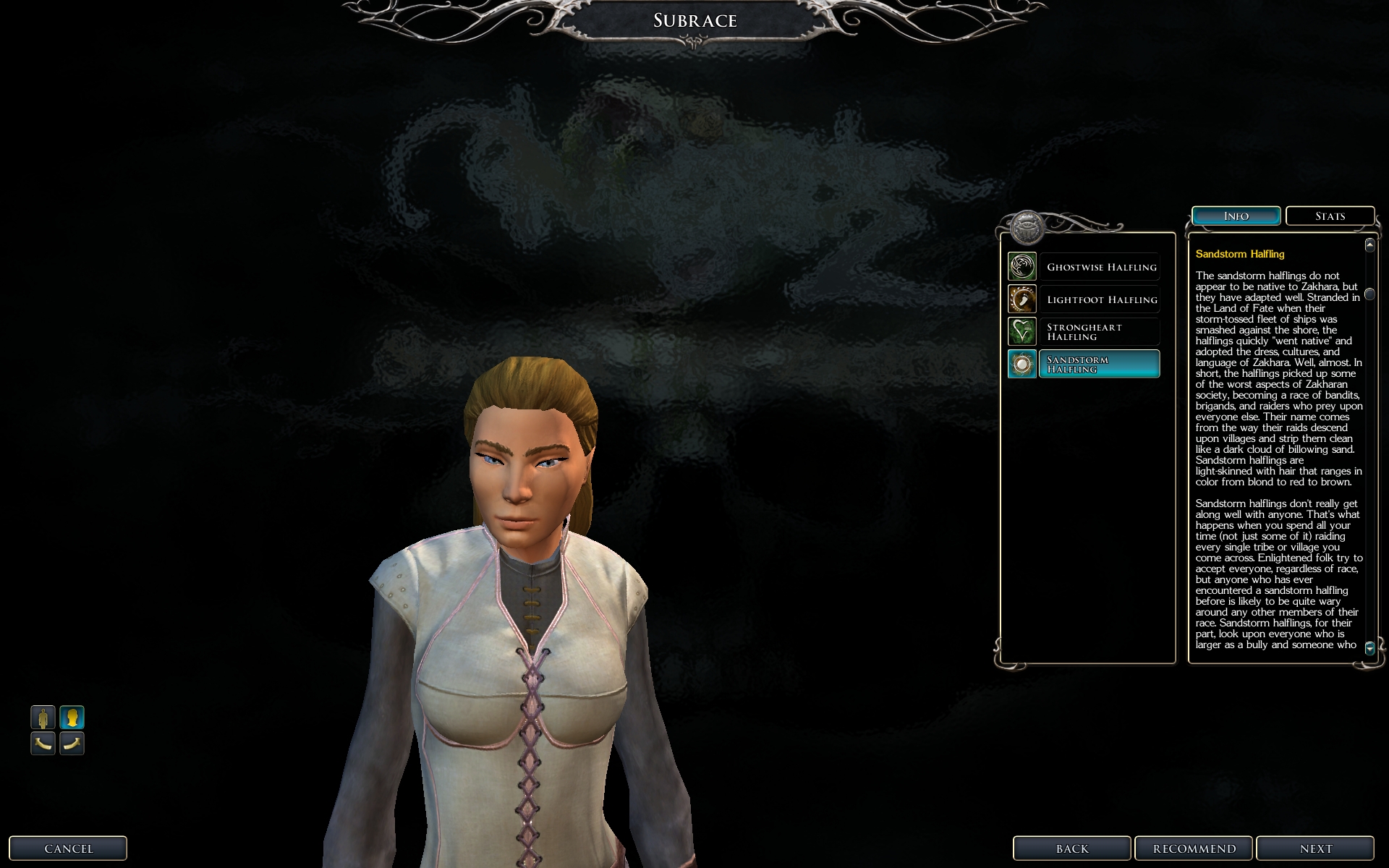Proceed with the Next button
The width and height of the screenshot is (1389, 868).
pyautogui.click(x=1314, y=848)
